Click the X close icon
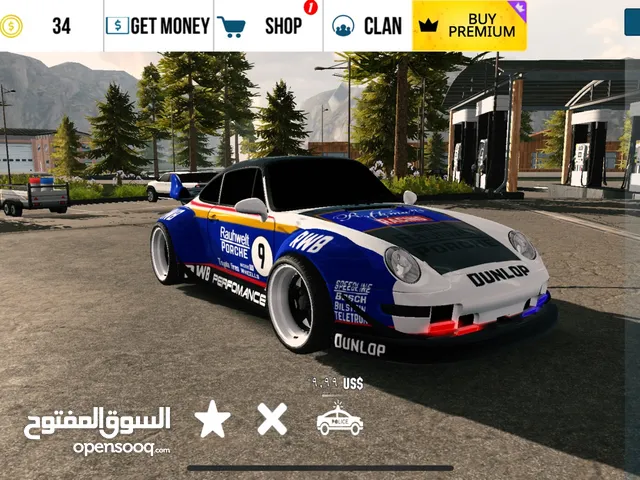This screenshot has height=480, width=640. 272,419
